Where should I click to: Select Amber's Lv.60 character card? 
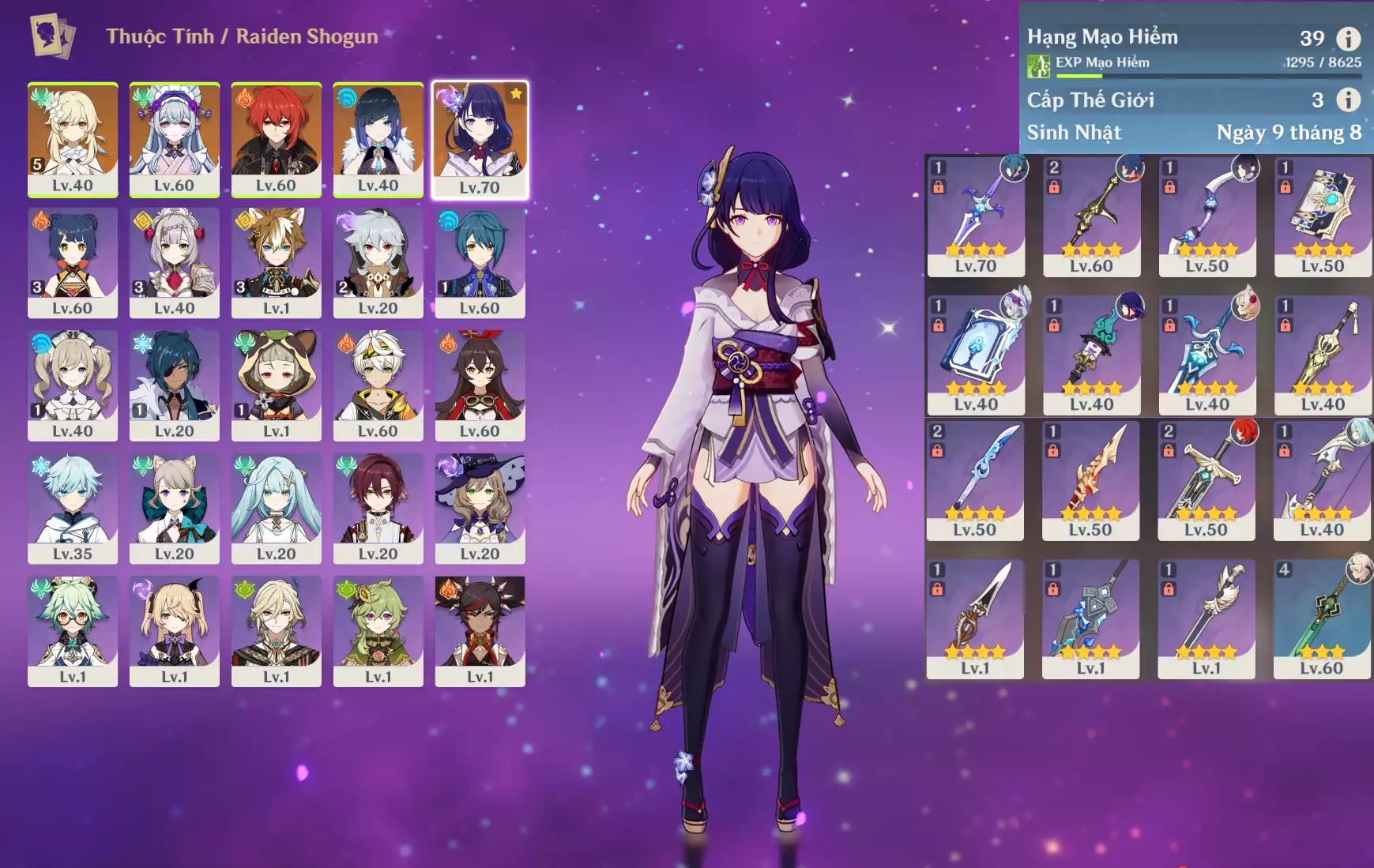pos(480,385)
